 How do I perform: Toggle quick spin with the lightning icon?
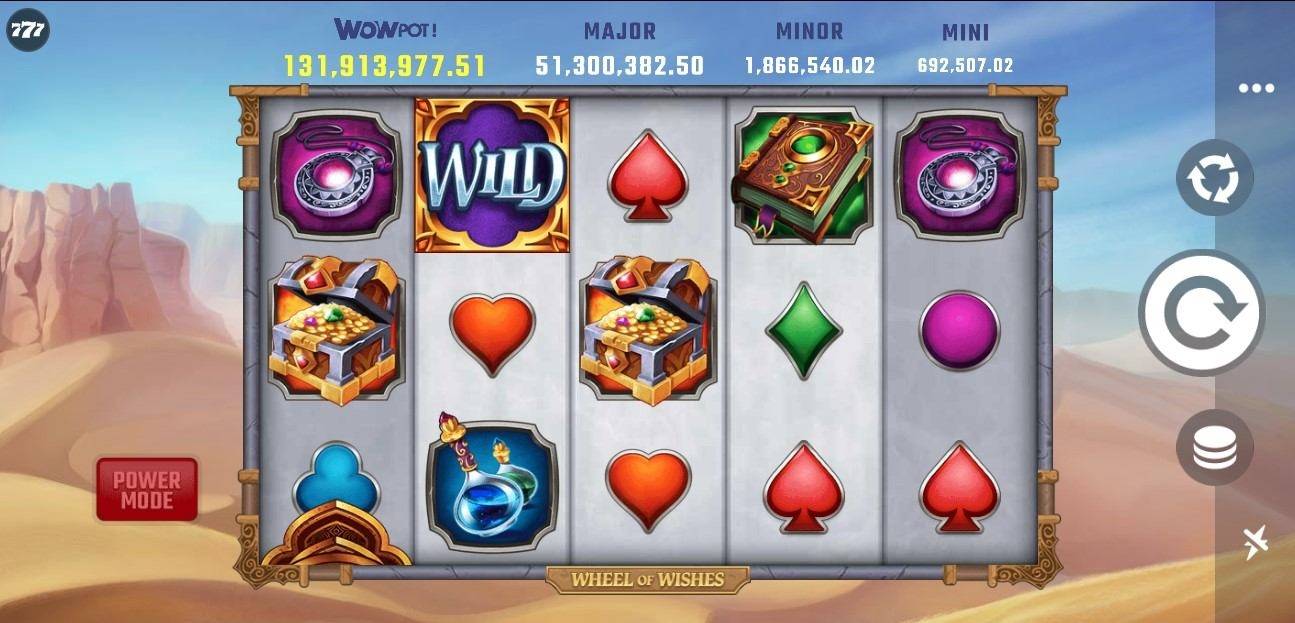tap(1256, 541)
